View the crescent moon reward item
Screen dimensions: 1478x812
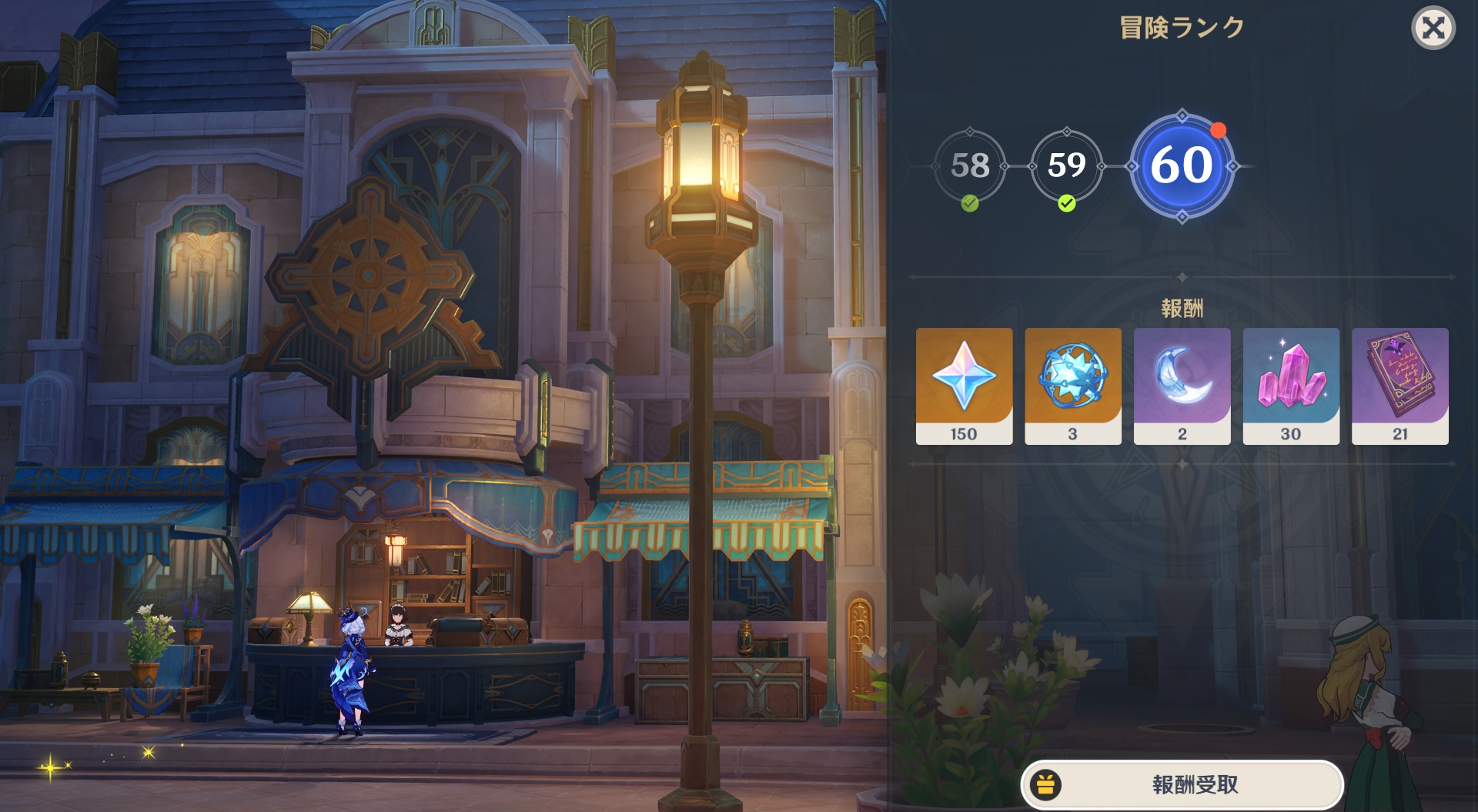coord(1182,386)
